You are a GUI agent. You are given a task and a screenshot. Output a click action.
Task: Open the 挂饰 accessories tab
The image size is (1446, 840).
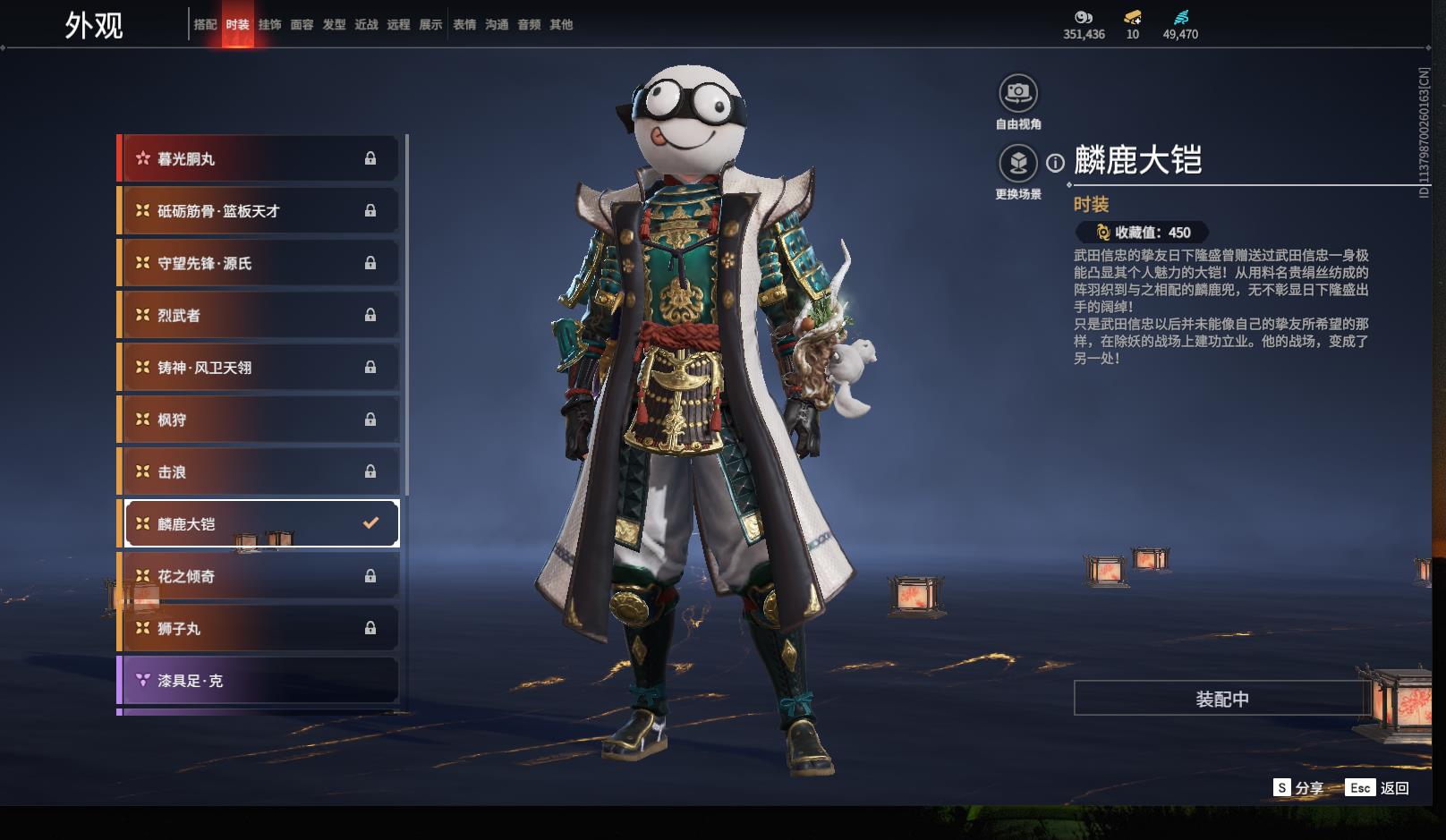pyautogui.click(x=269, y=25)
